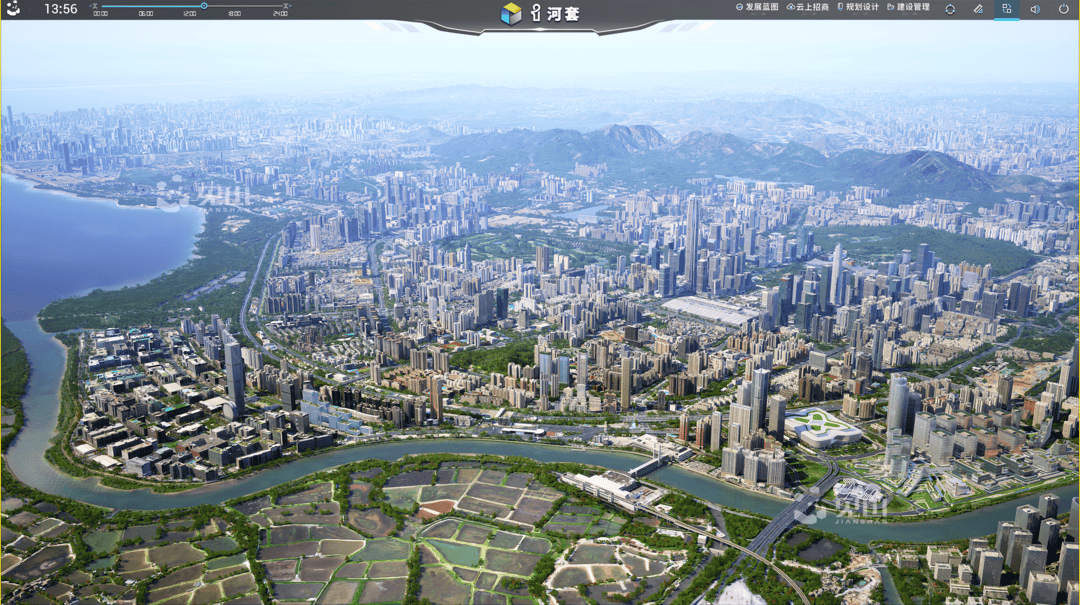Toggle the speaker sound icon
Screen dimensions: 1080x605
(1035, 9)
